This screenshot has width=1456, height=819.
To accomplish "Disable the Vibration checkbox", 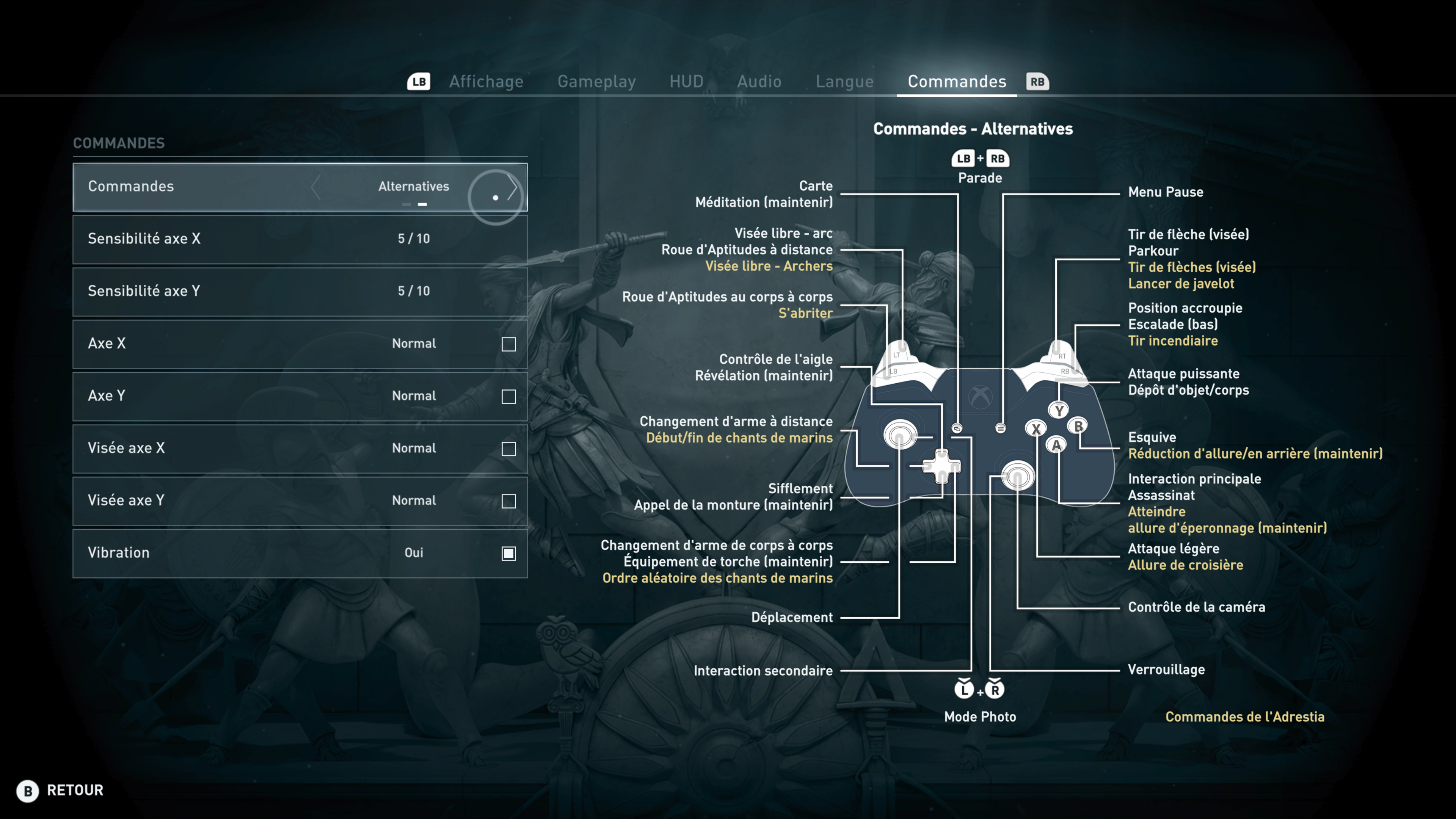I will pos(509,553).
